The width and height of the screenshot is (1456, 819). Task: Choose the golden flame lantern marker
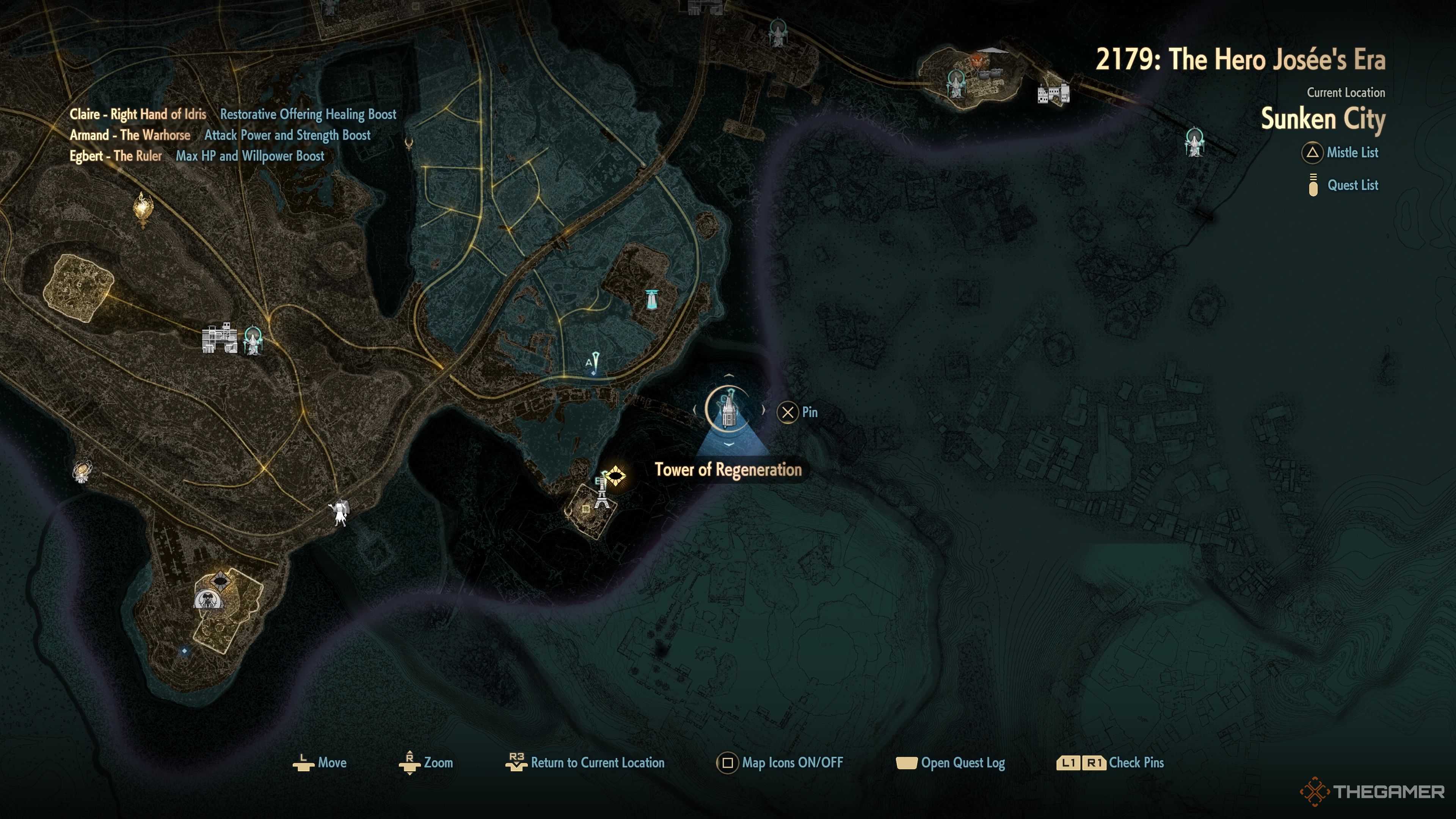click(143, 208)
